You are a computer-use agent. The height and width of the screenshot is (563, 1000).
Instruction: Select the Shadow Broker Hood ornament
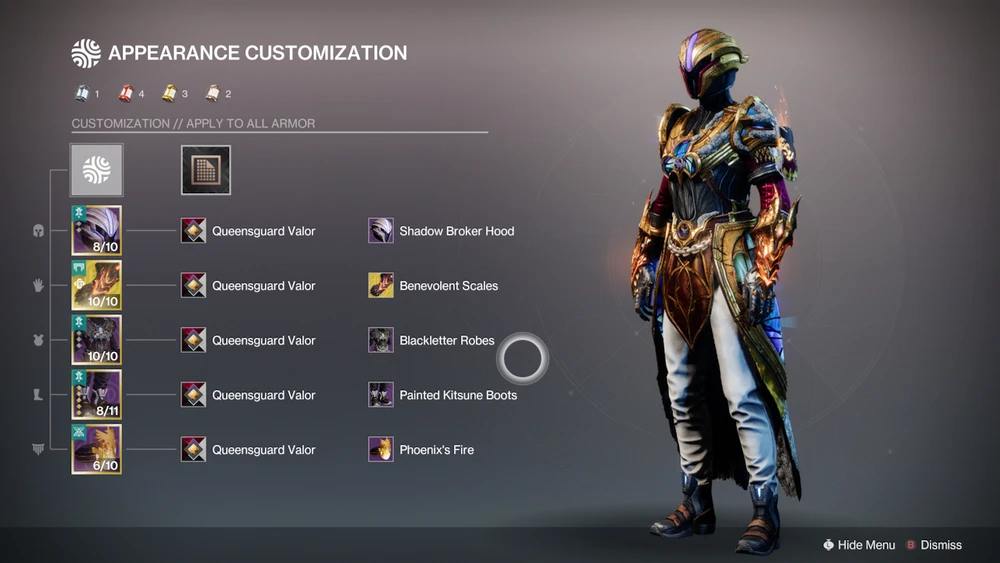[381, 231]
